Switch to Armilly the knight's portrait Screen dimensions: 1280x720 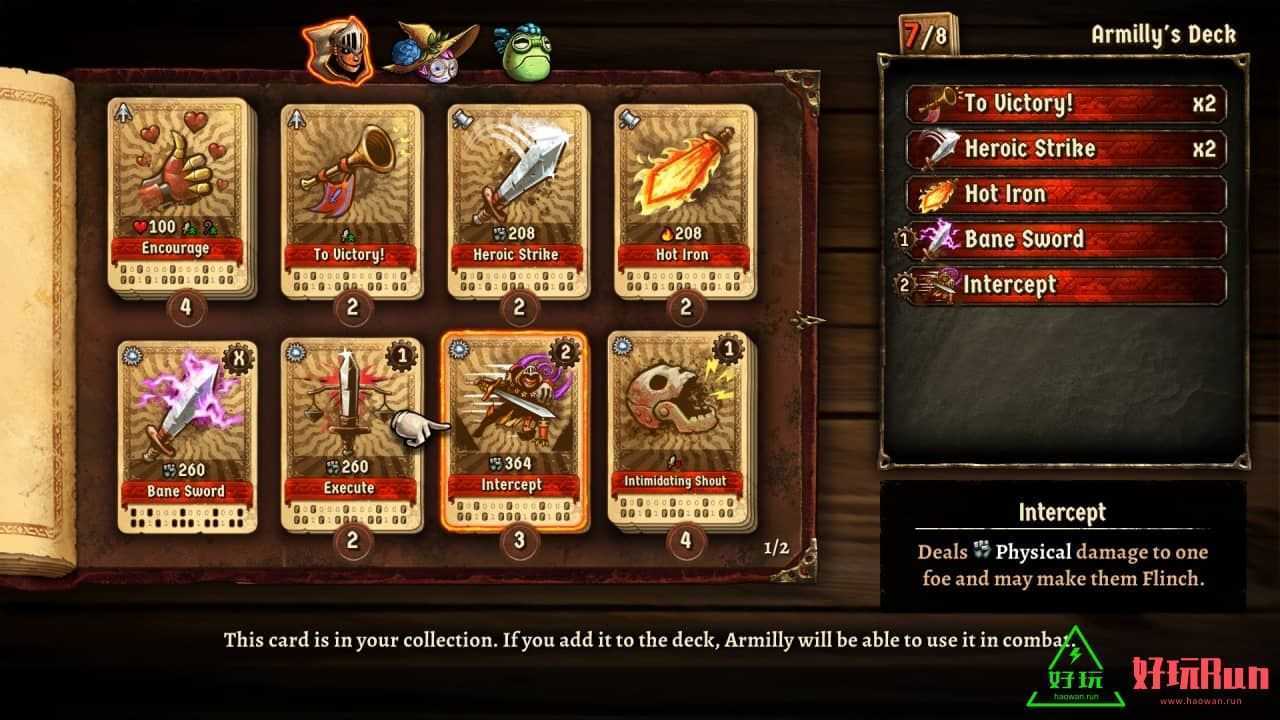(340, 50)
